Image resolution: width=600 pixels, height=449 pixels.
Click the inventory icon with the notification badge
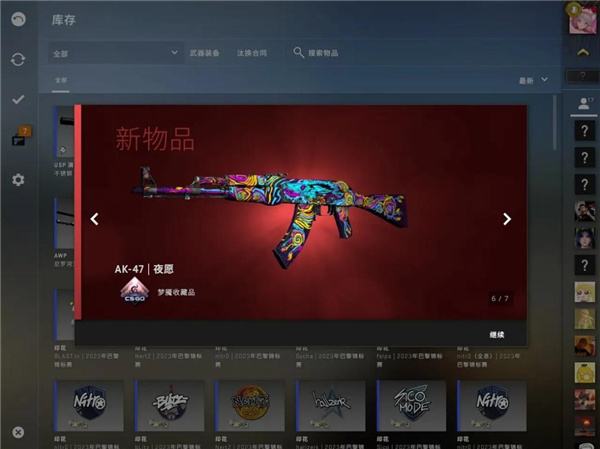click(19, 139)
